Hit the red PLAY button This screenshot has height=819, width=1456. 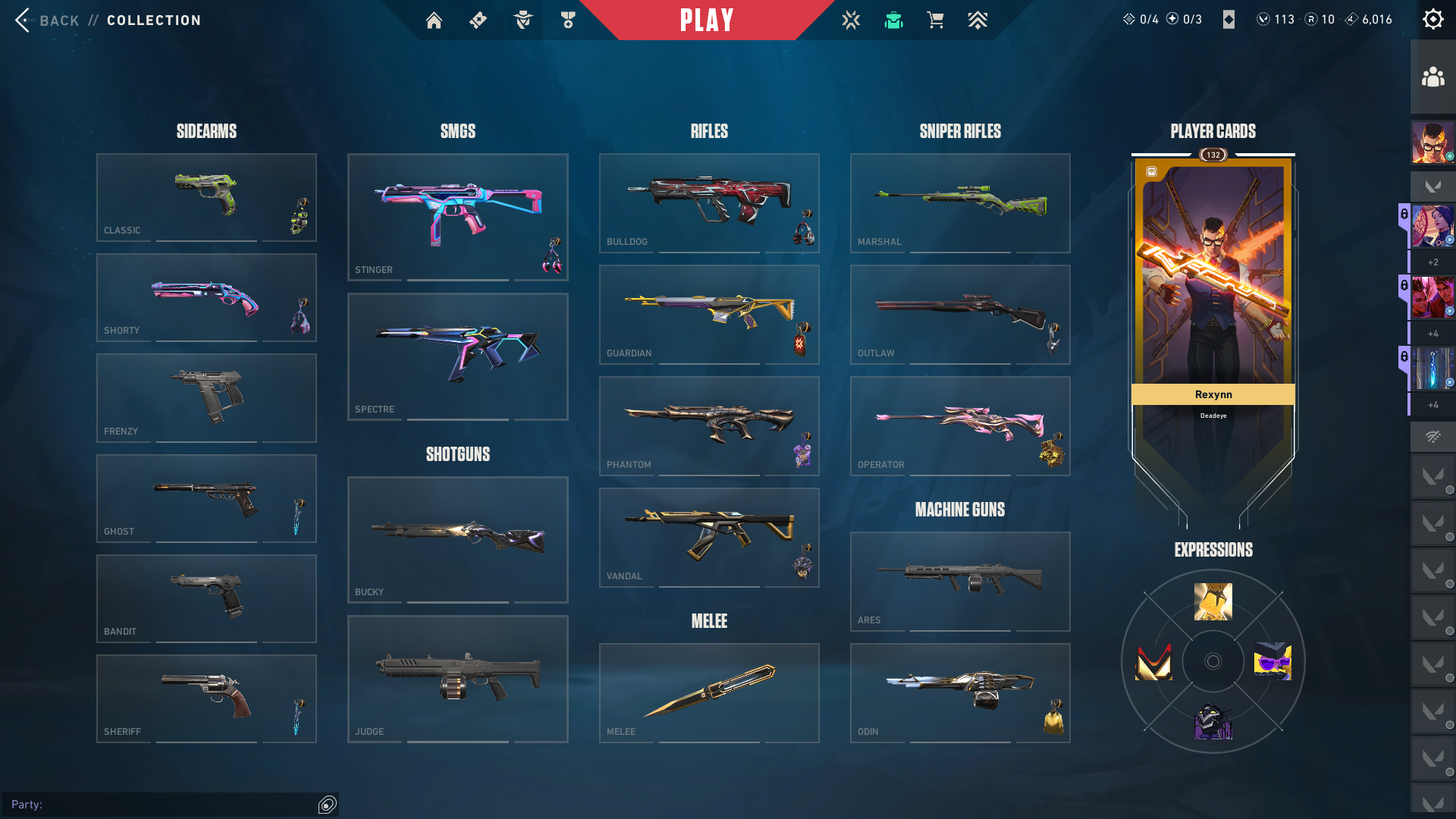click(707, 20)
